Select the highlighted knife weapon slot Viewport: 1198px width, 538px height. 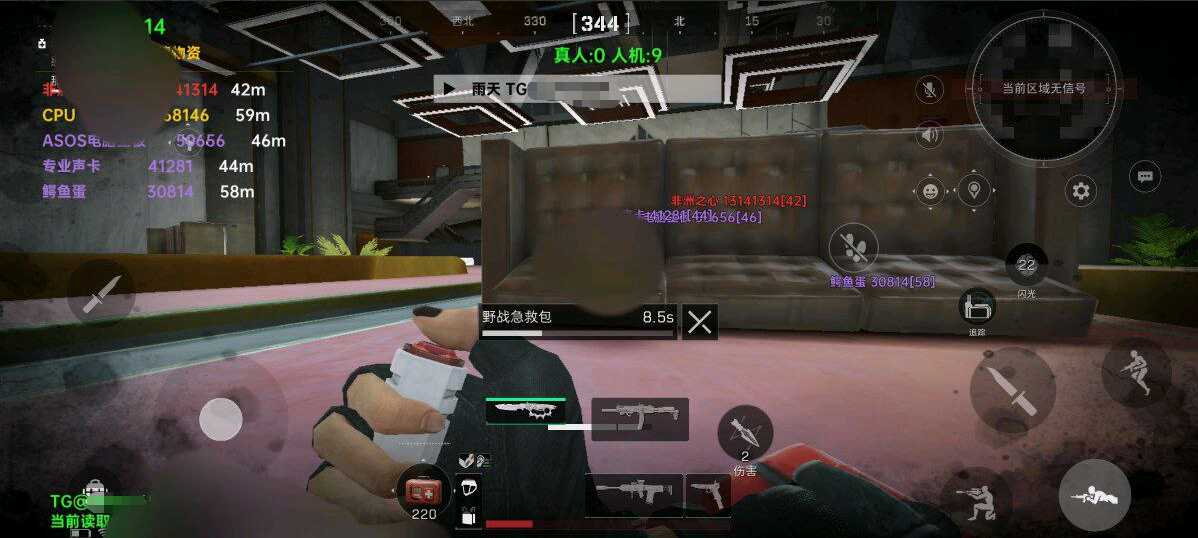pyautogui.click(x=526, y=412)
